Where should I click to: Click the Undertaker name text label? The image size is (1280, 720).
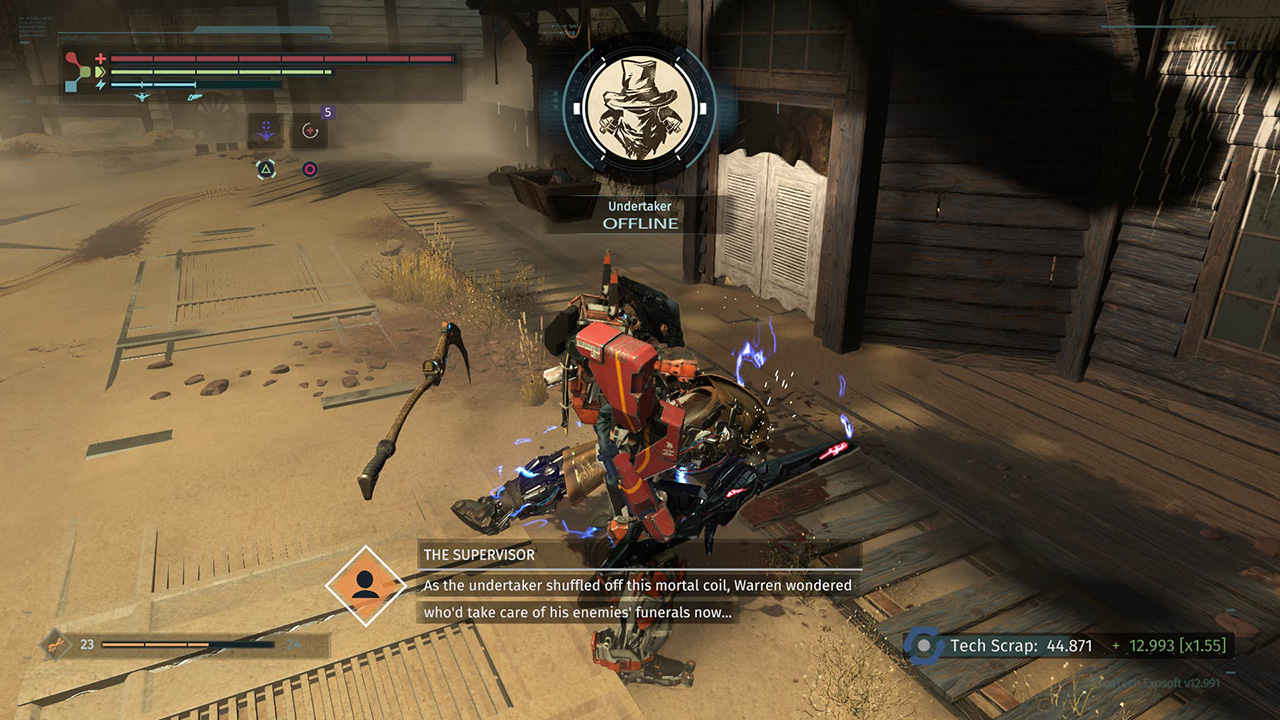pos(640,206)
